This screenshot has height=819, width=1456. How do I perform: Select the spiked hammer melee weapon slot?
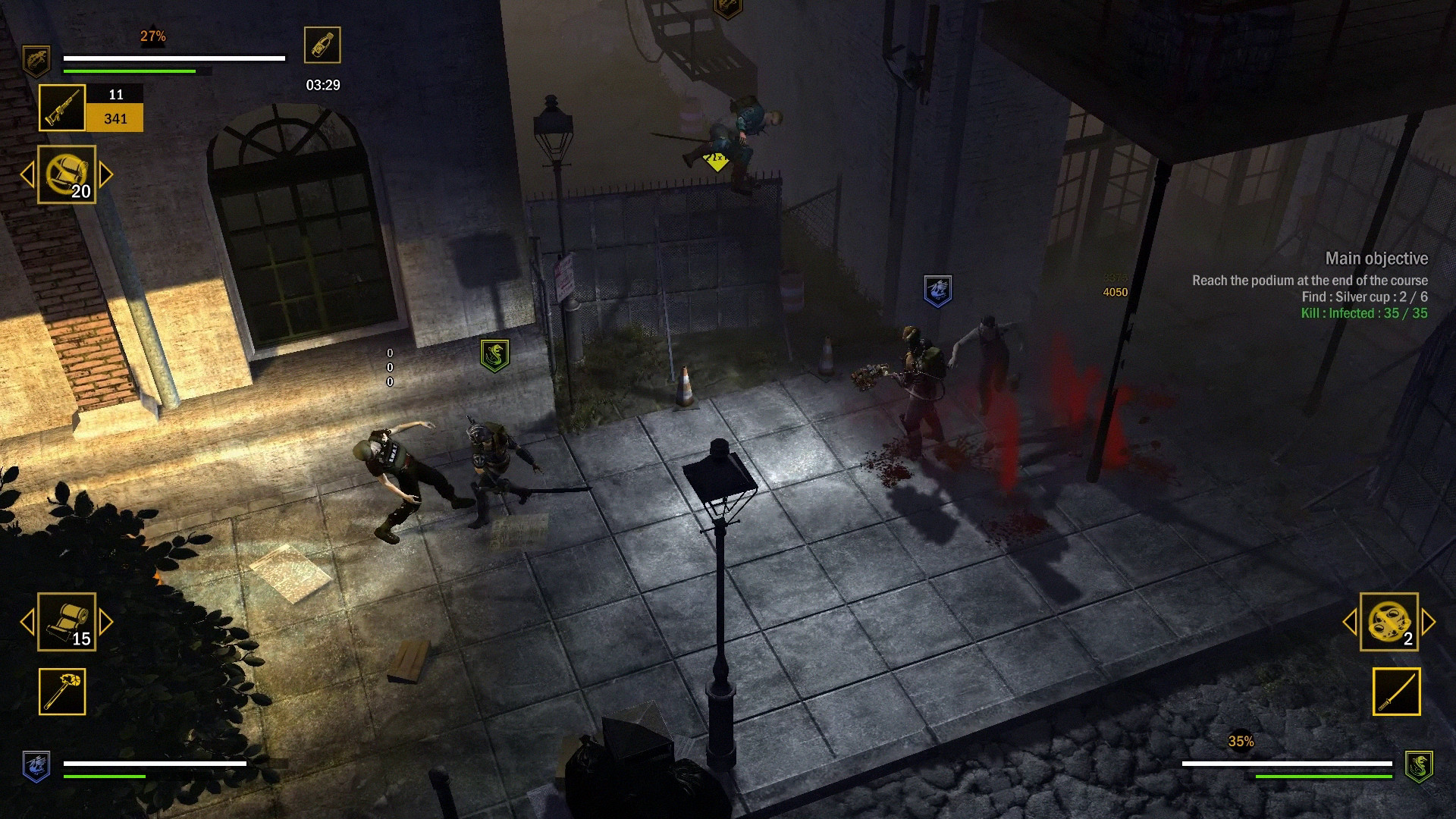coord(62,692)
